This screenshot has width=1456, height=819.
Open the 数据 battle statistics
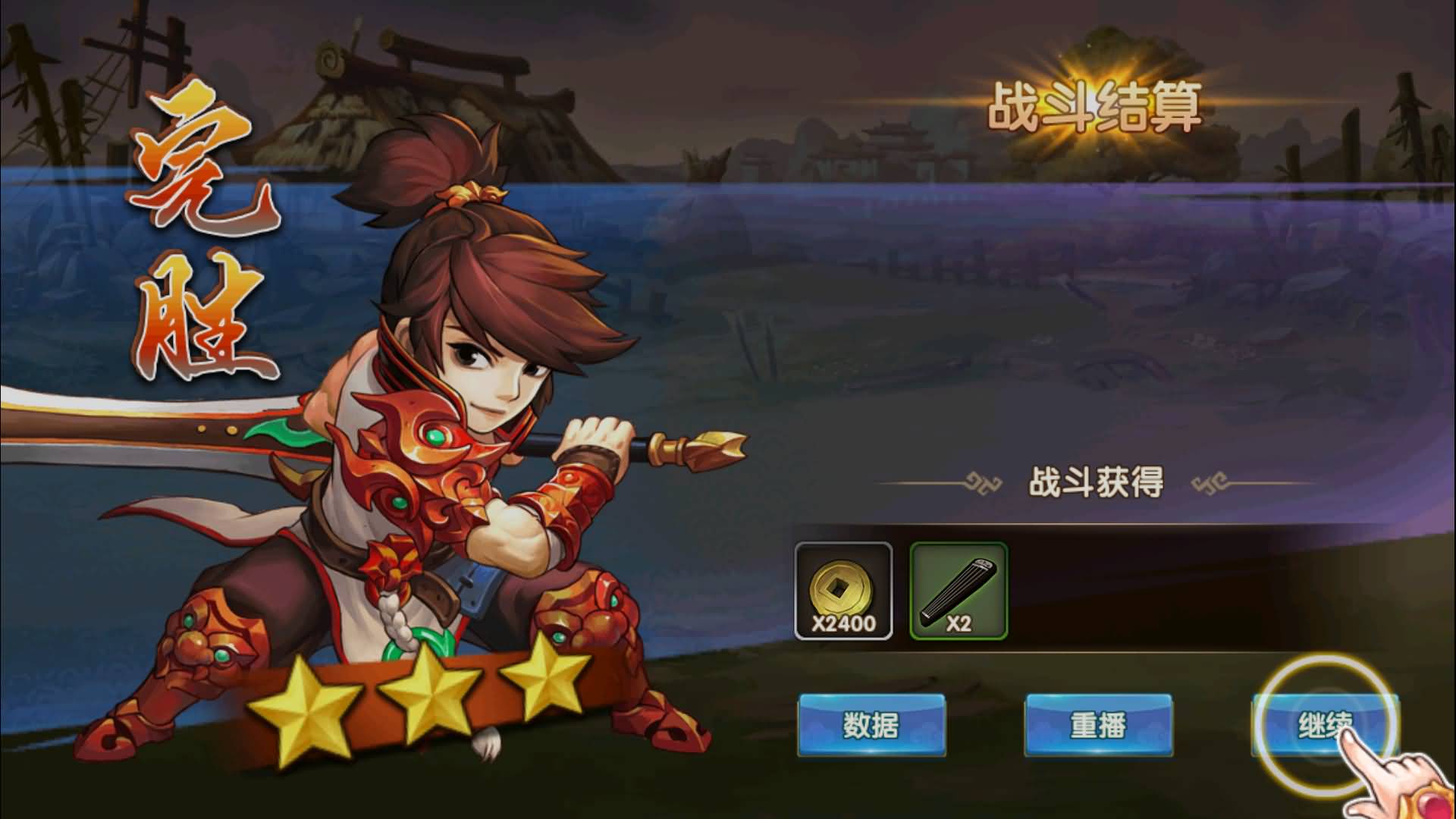(x=871, y=725)
